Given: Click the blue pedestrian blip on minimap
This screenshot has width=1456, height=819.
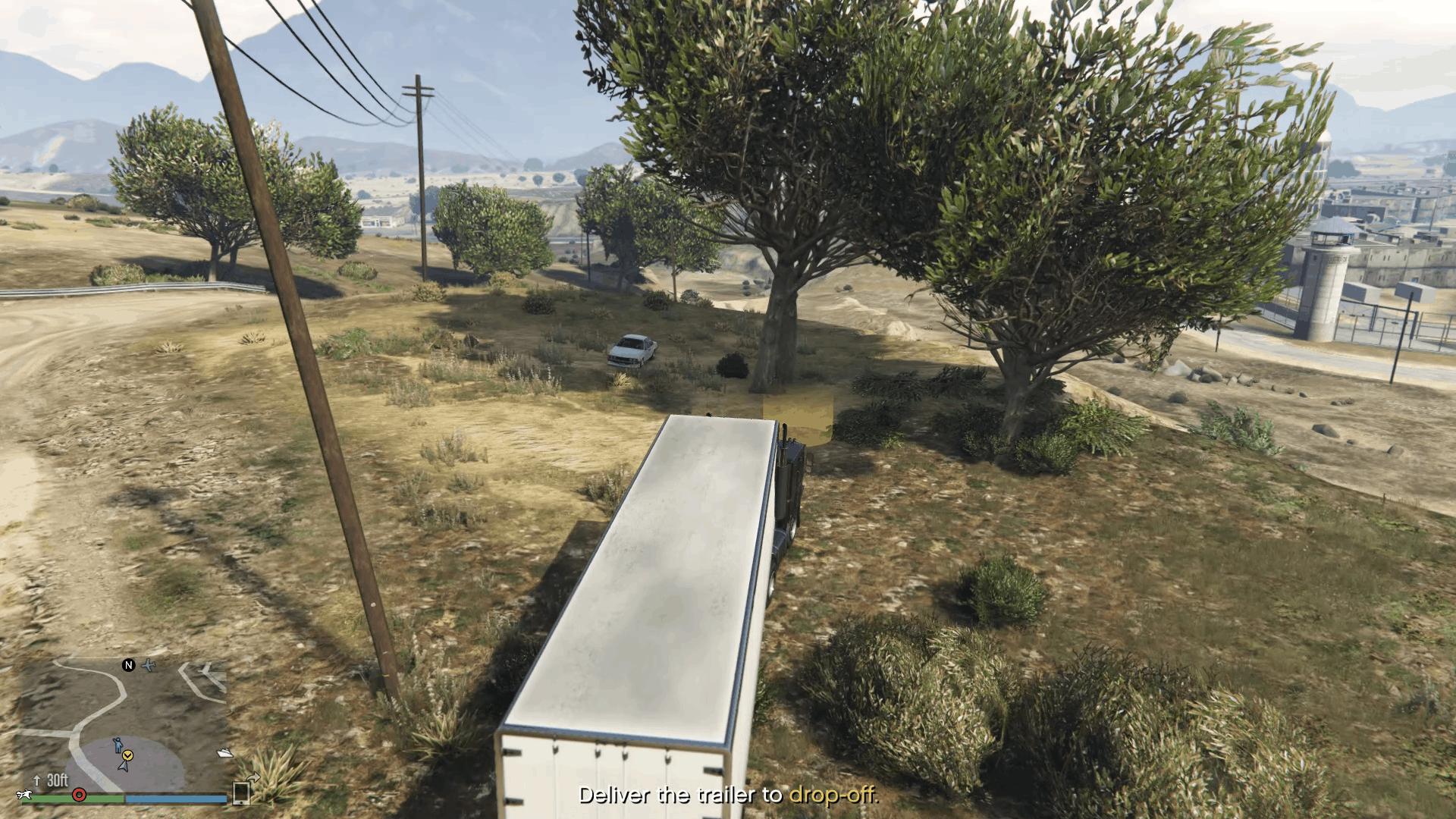Looking at the screenshot, I should [x=119, y=745].
